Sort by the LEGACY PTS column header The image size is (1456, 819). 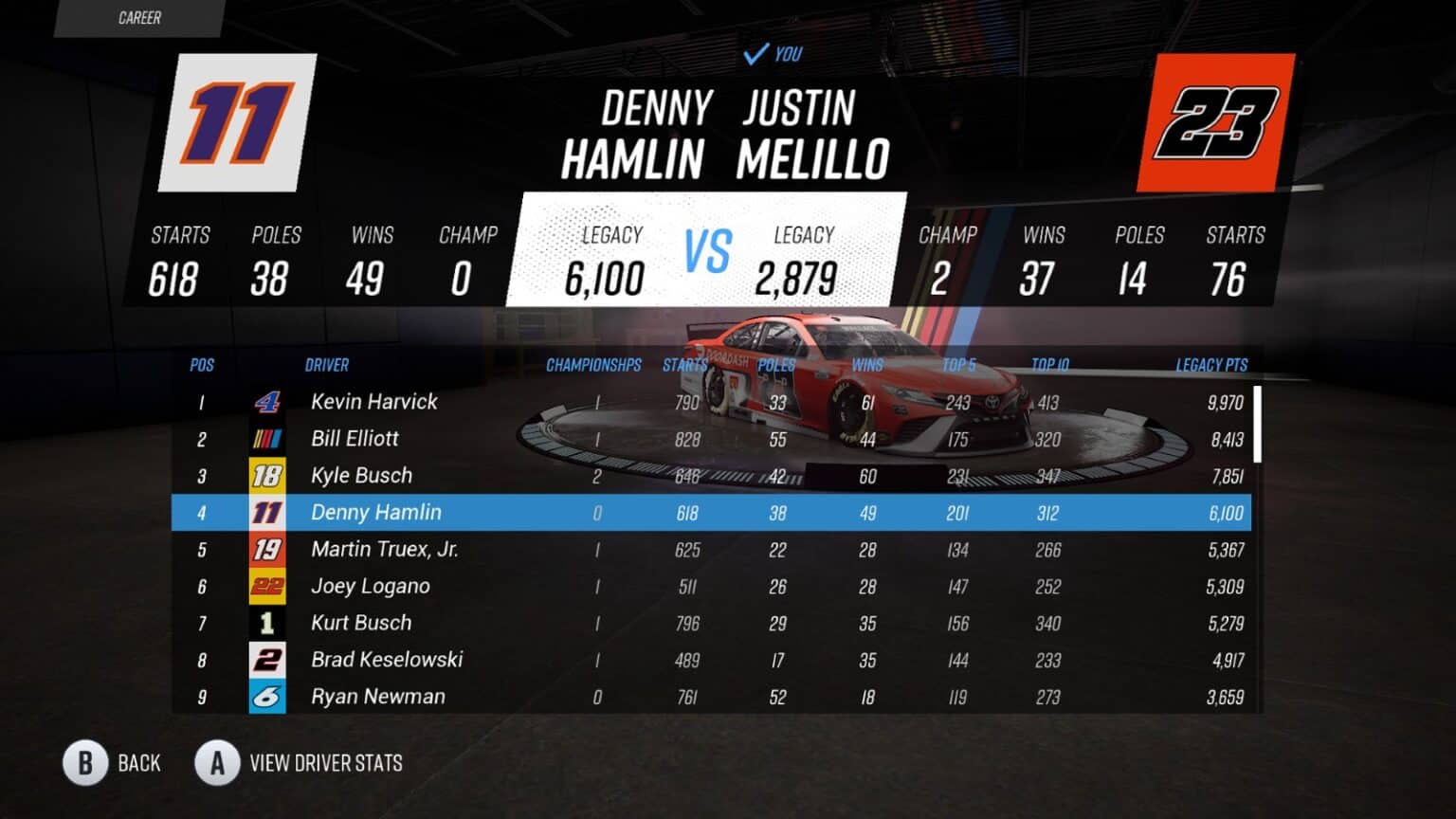coord(1211,365)
